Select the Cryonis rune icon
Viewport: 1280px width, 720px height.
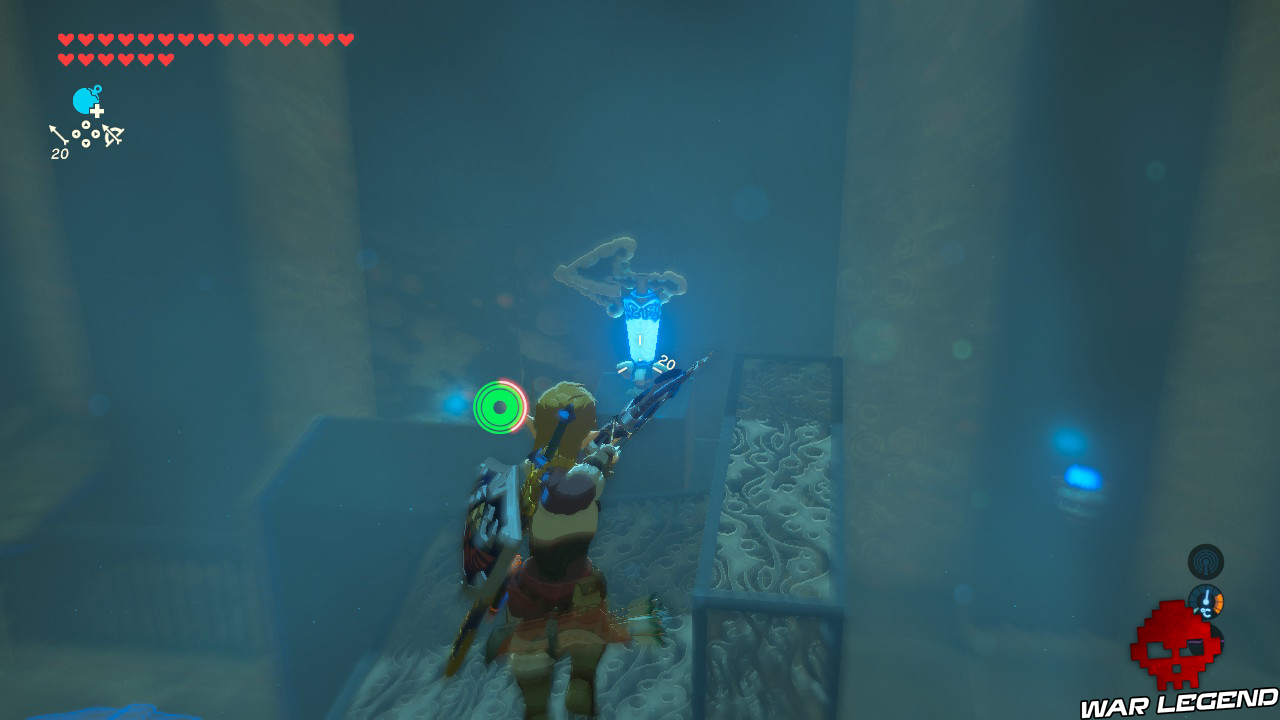coord(84,100)
